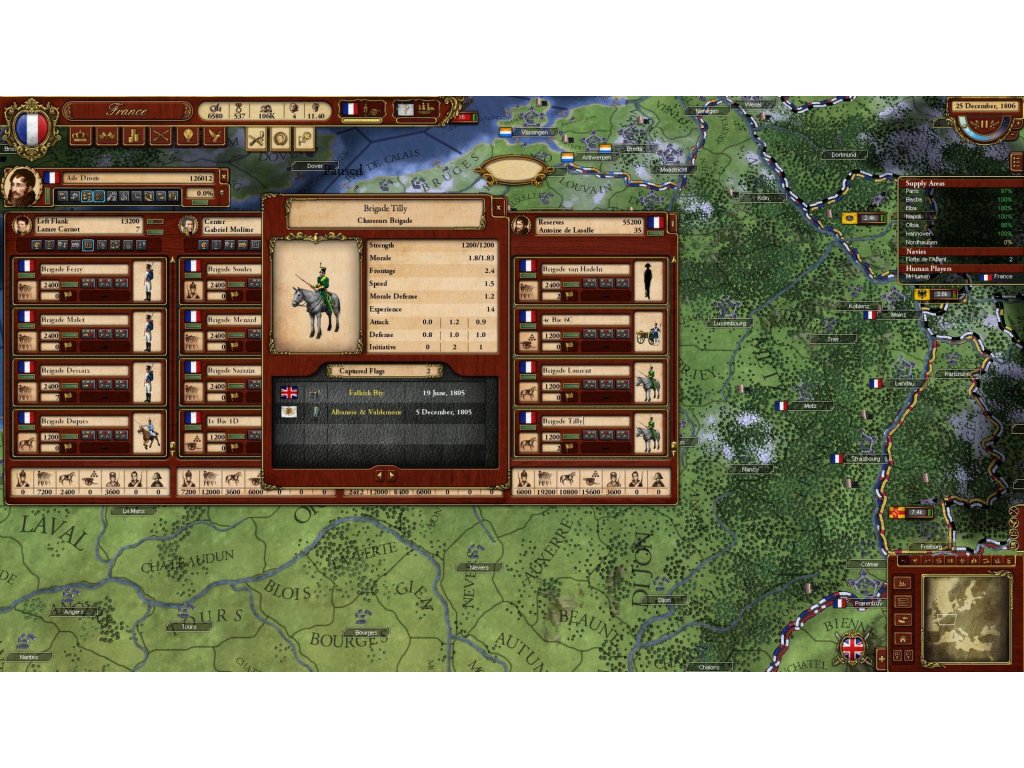
Task: Close the Brigade Tilly details window
Action: (x=499, y=207)
